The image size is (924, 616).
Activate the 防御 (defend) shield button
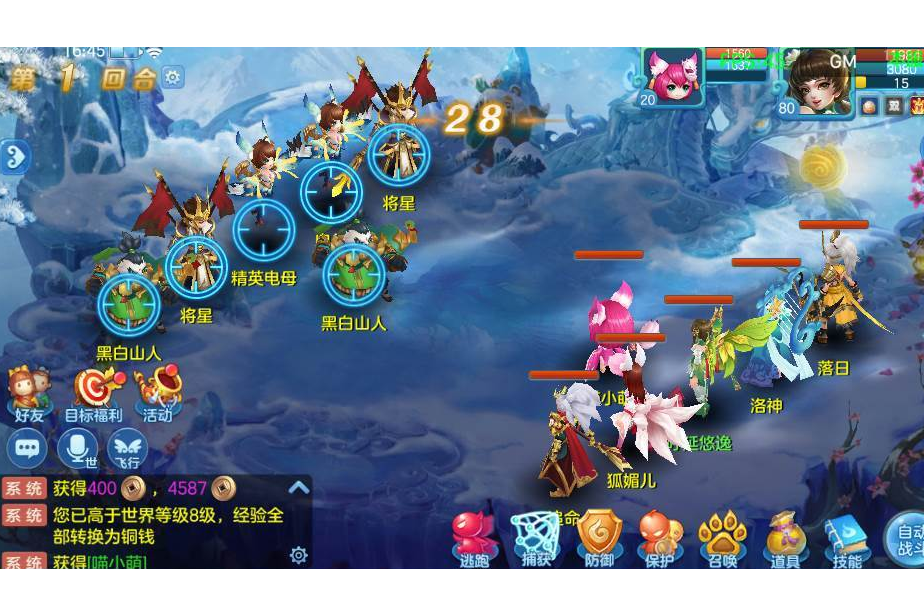click(599, 538)
